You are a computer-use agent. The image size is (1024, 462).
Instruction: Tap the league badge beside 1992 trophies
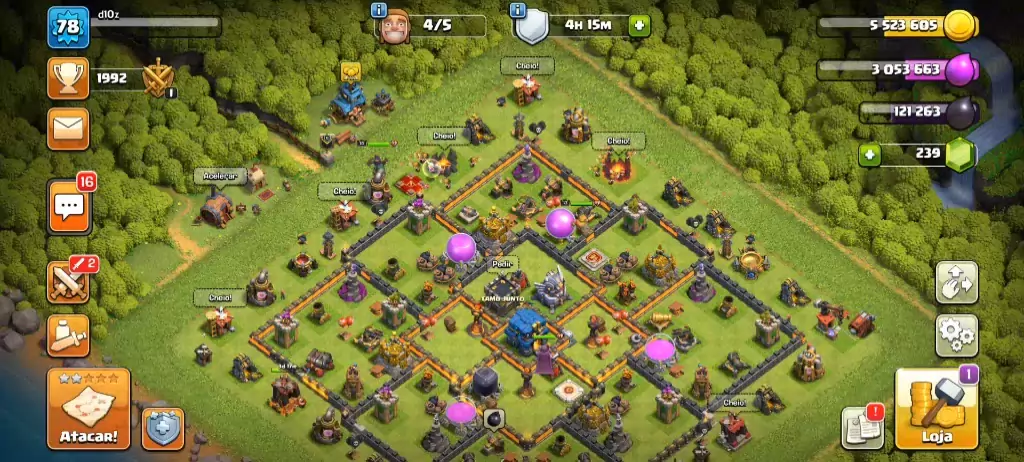[x=159, y=78]
